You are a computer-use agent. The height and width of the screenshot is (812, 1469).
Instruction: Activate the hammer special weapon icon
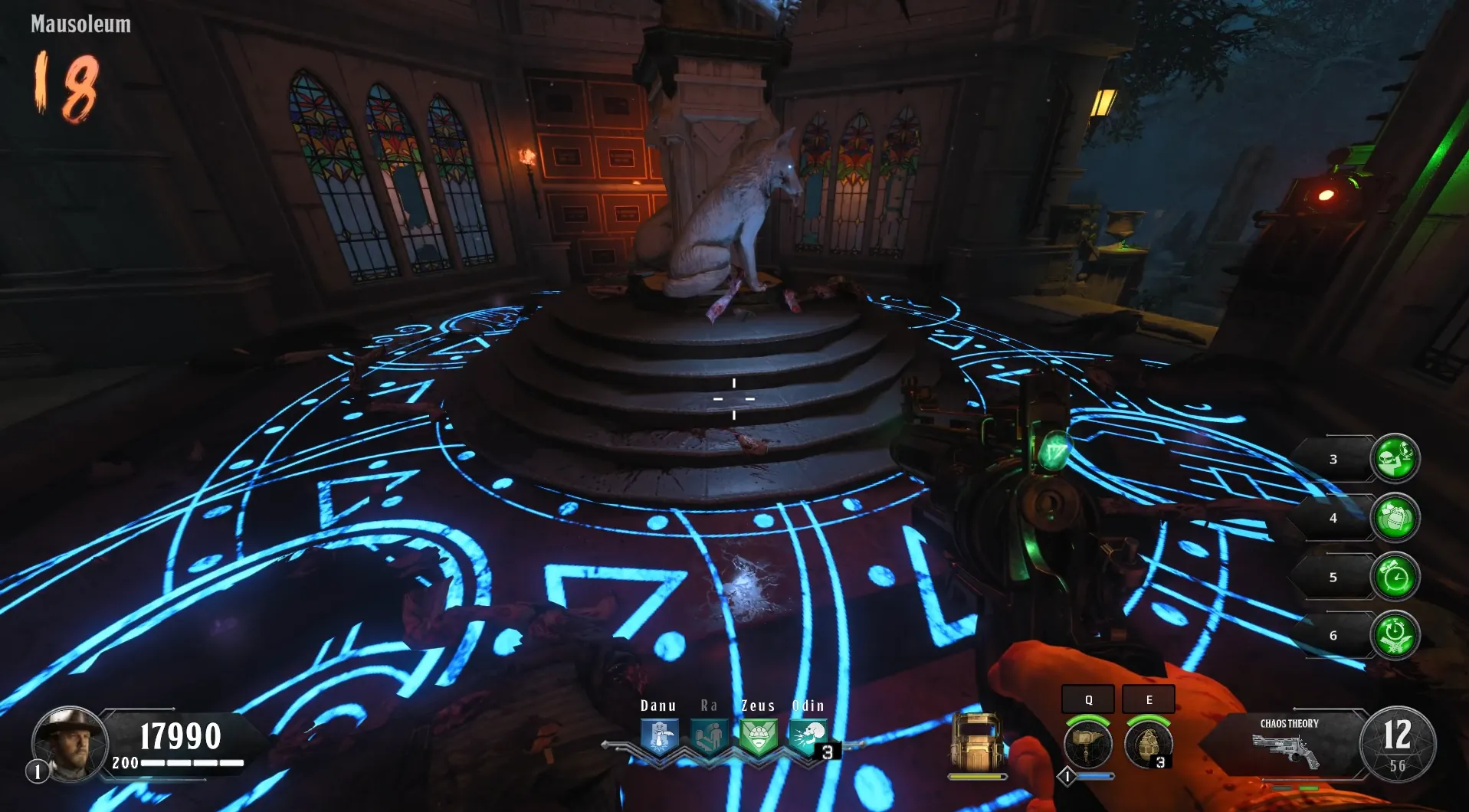[1087, 743]
